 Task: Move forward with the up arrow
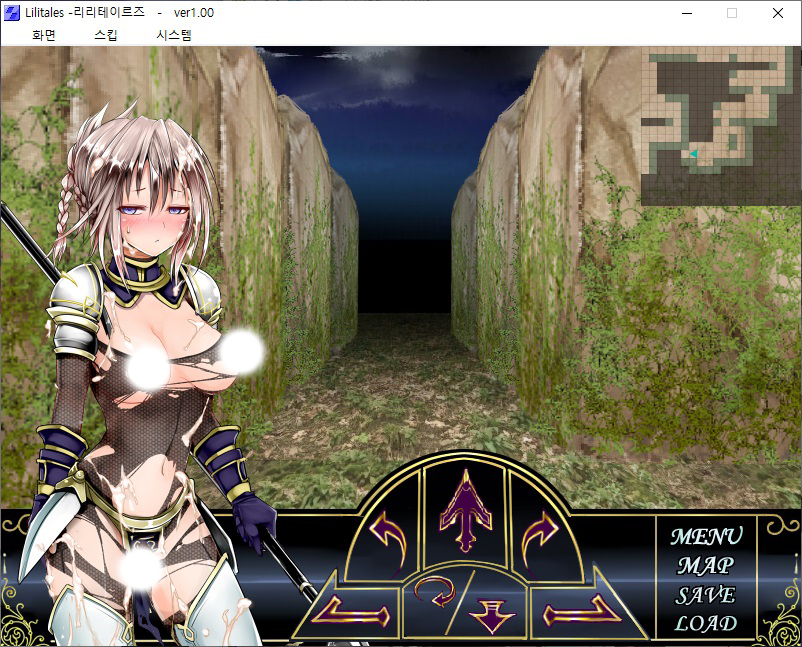pos(462,510)
